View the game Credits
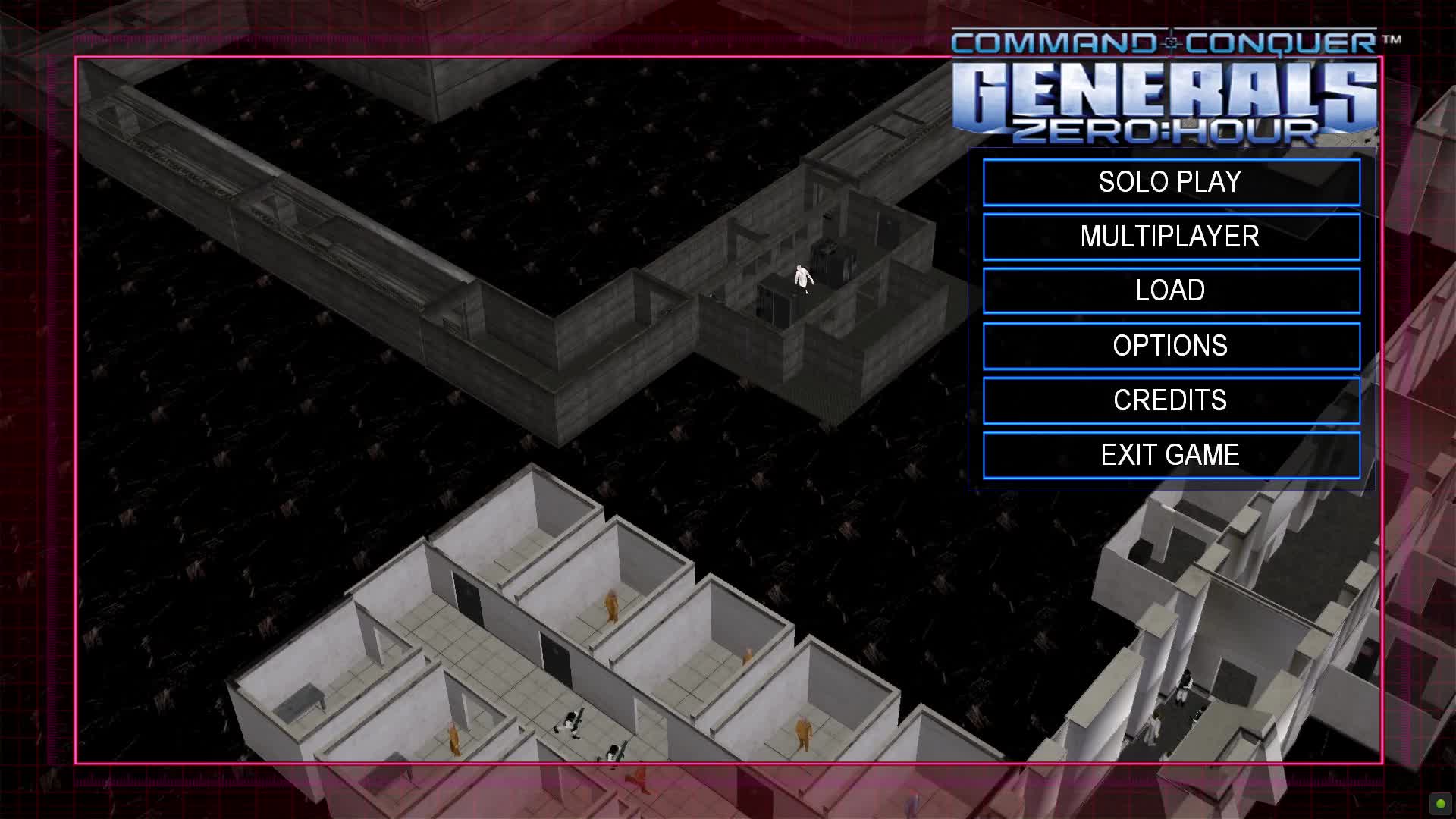This screenshot has width=1456, height=819. tap(1171, 400)
